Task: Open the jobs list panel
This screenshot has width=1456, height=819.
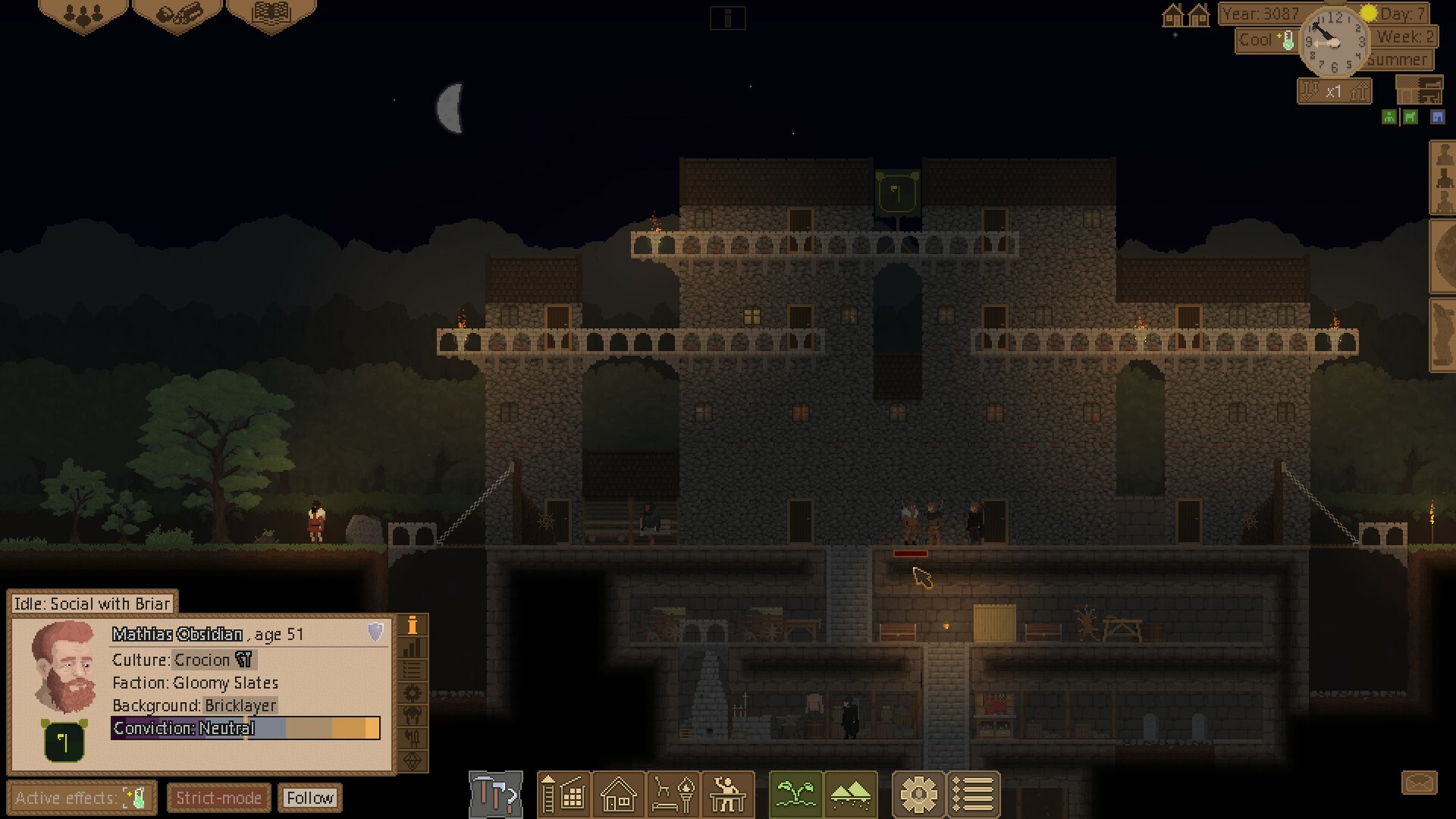Action: (x=974, y=795)
